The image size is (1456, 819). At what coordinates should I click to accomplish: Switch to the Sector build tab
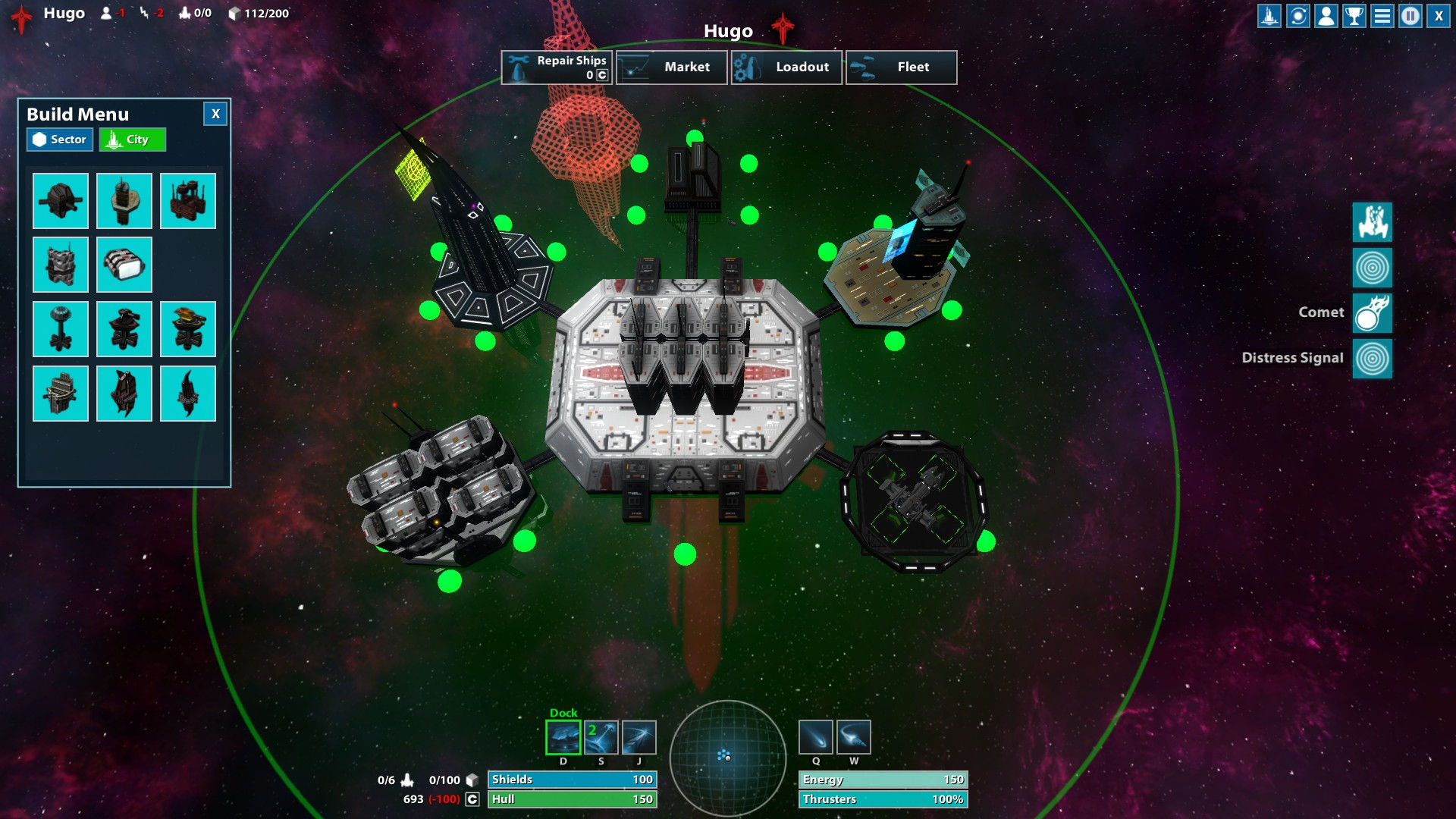pos(60,140)
